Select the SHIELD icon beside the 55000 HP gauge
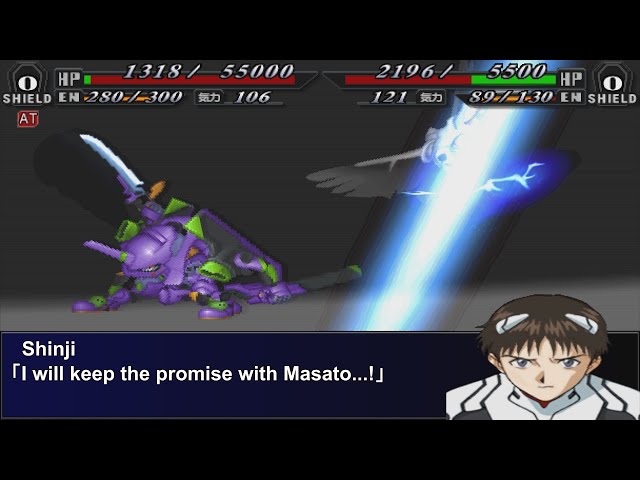Image resolution: width=640 pixels, height=480 pixels. click(x=27, y=82)
